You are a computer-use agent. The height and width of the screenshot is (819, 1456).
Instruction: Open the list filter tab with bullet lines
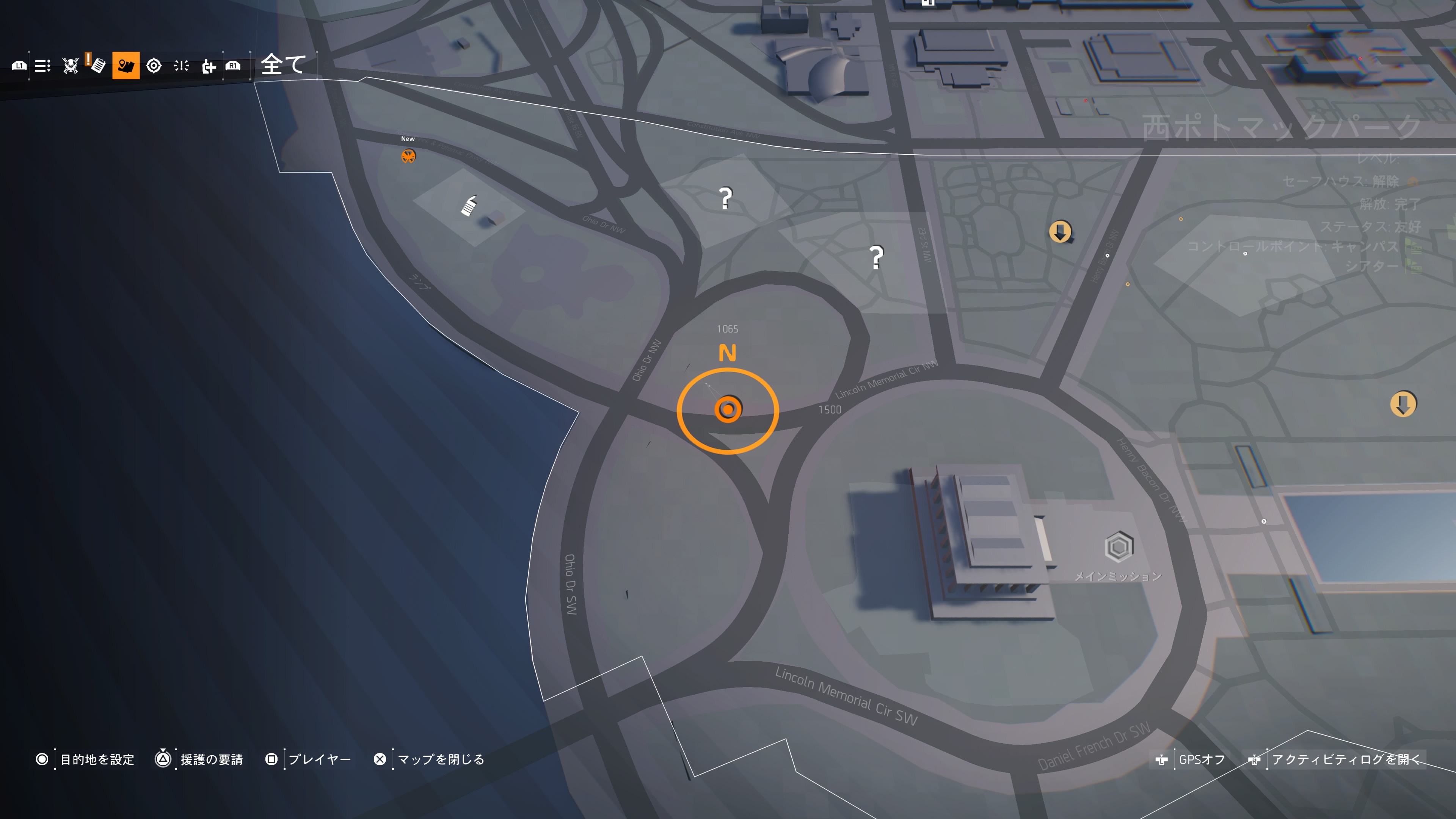coord(42,66)
